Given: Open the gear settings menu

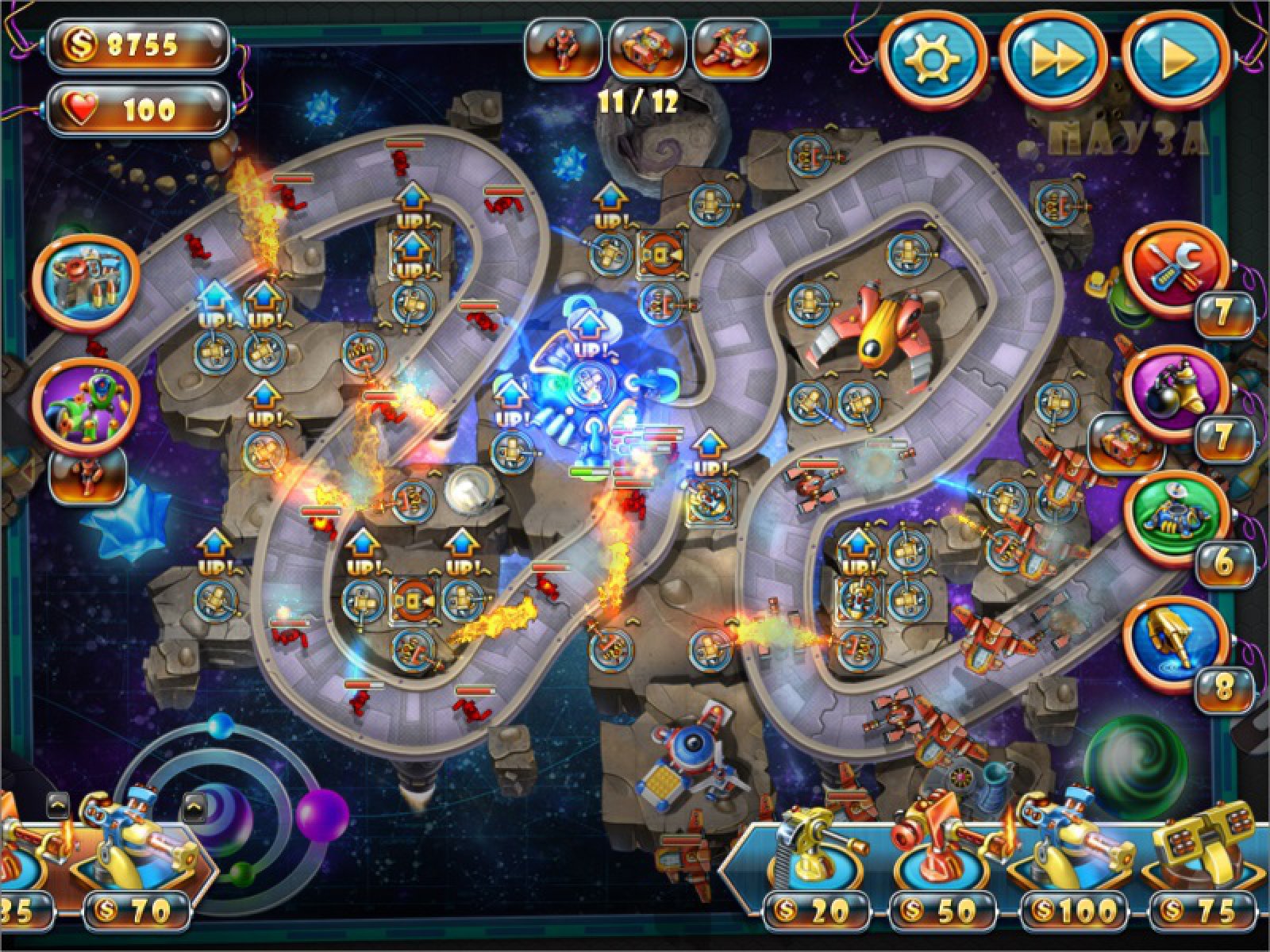Looking at the screenshot, I should pos(932,59).
